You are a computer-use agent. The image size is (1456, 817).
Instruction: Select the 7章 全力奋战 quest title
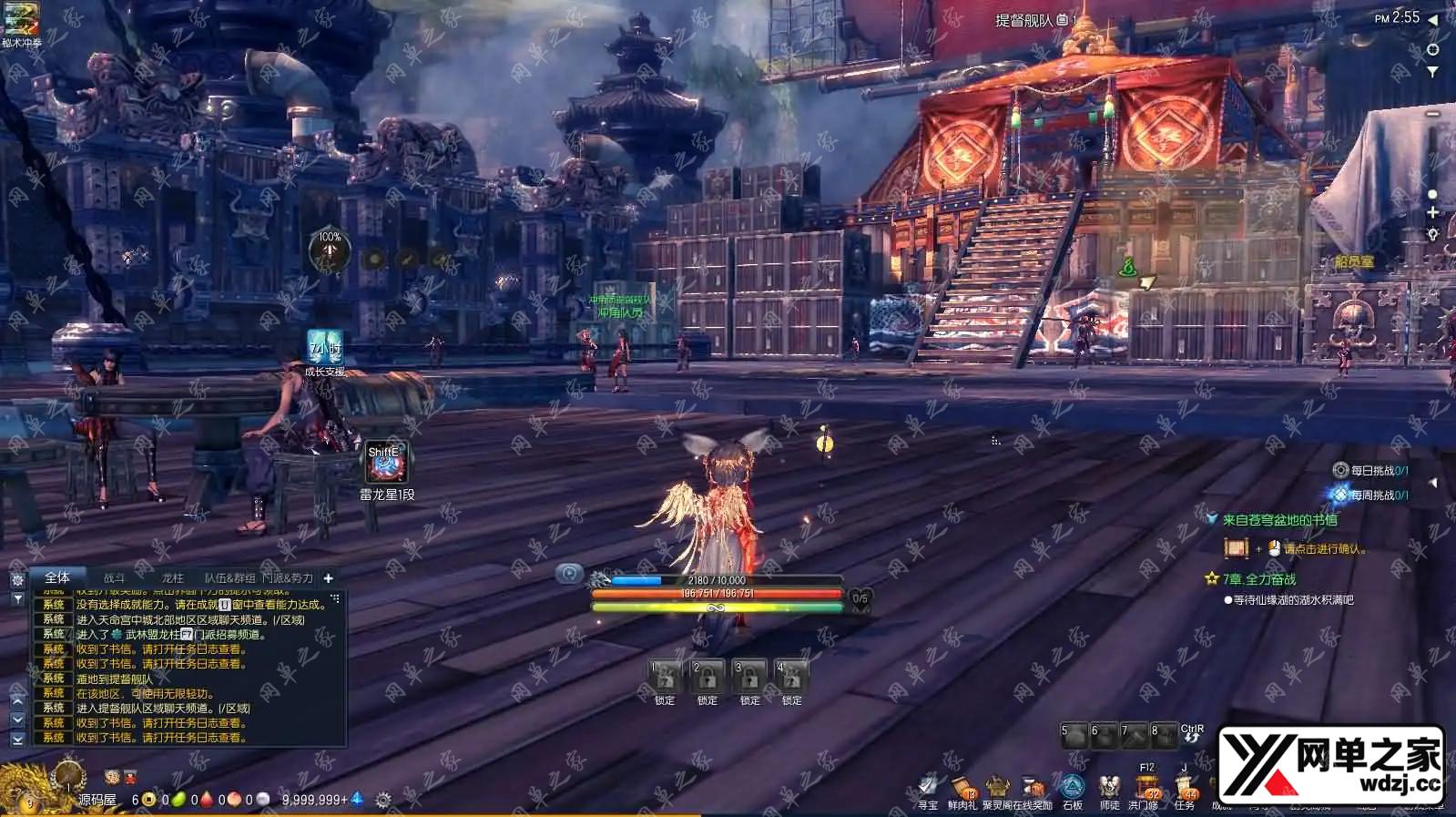coord(1258,579)
